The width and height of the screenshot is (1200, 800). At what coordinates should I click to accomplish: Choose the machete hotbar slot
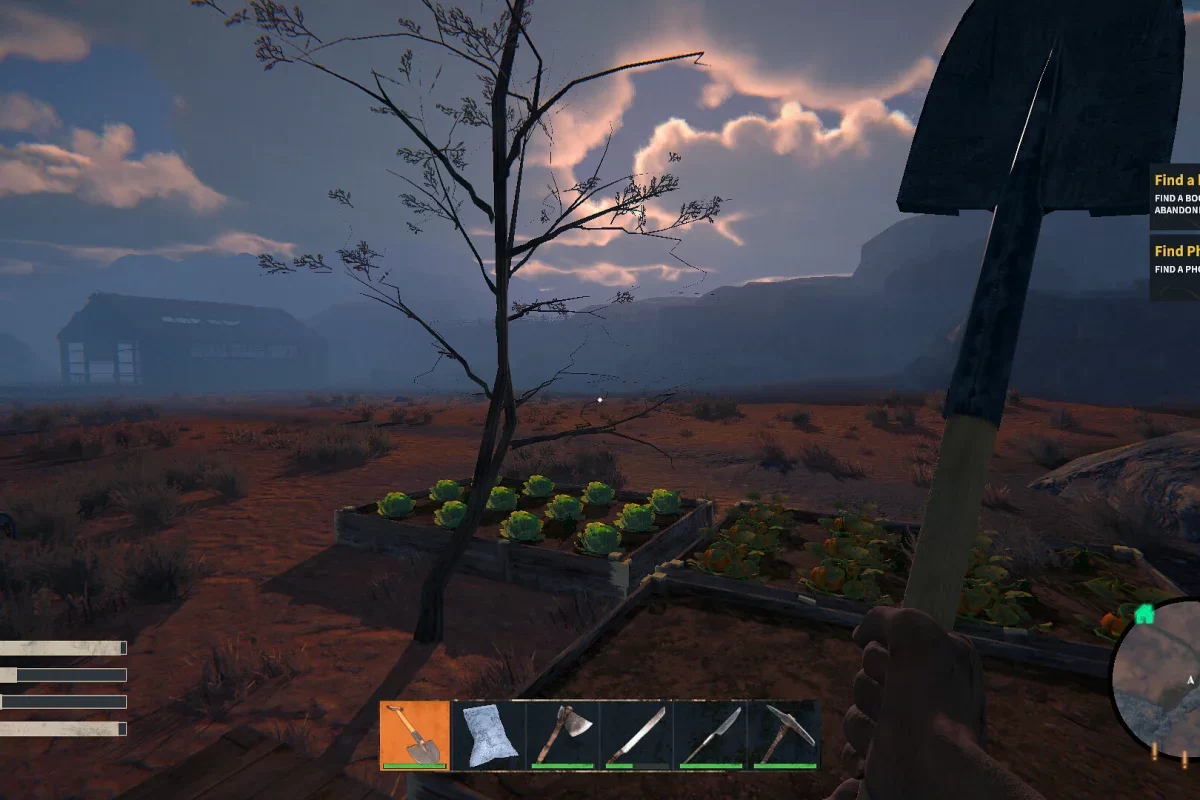pos(637,735)
